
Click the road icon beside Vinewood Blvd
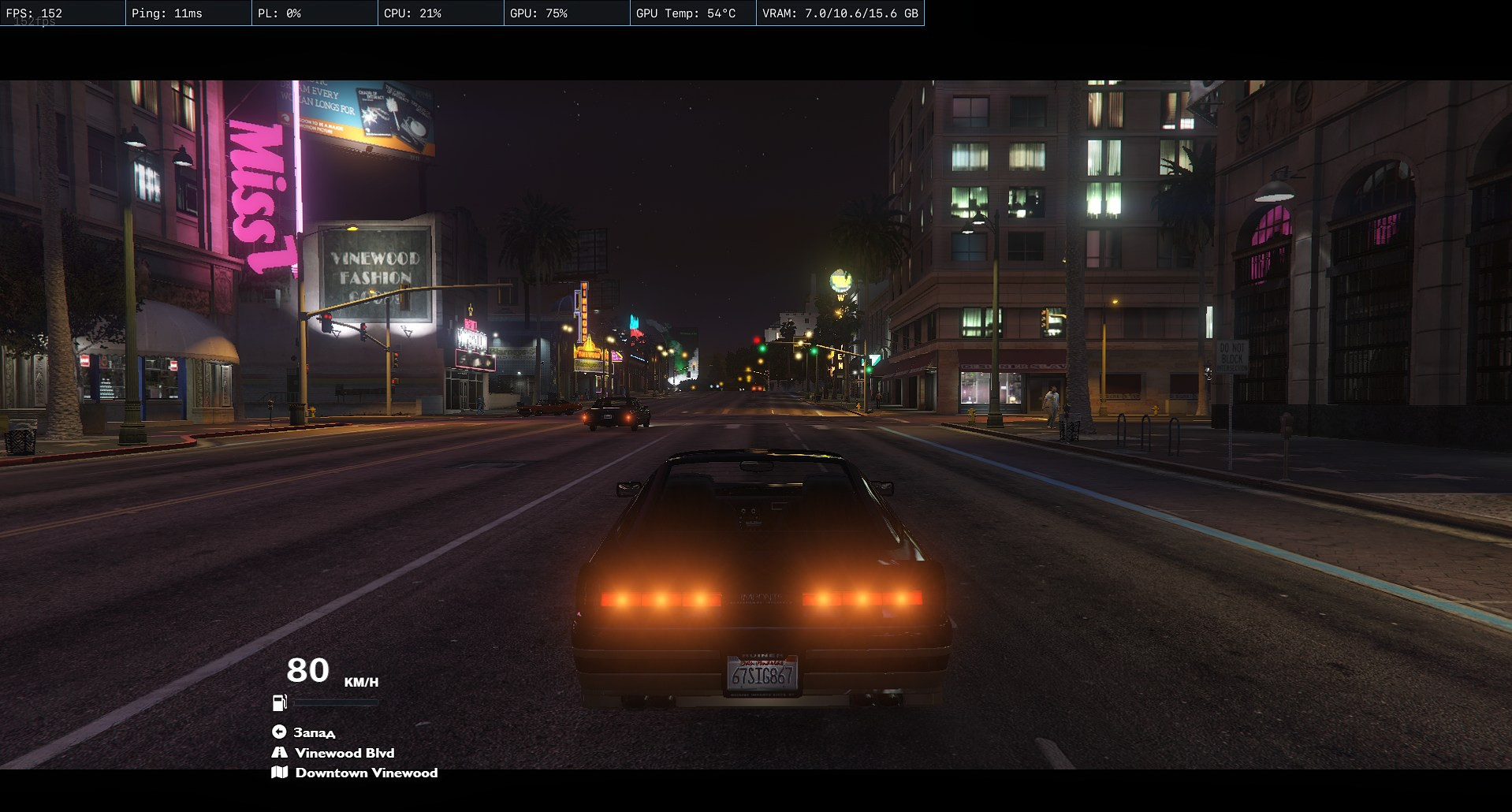click(279, 753)
